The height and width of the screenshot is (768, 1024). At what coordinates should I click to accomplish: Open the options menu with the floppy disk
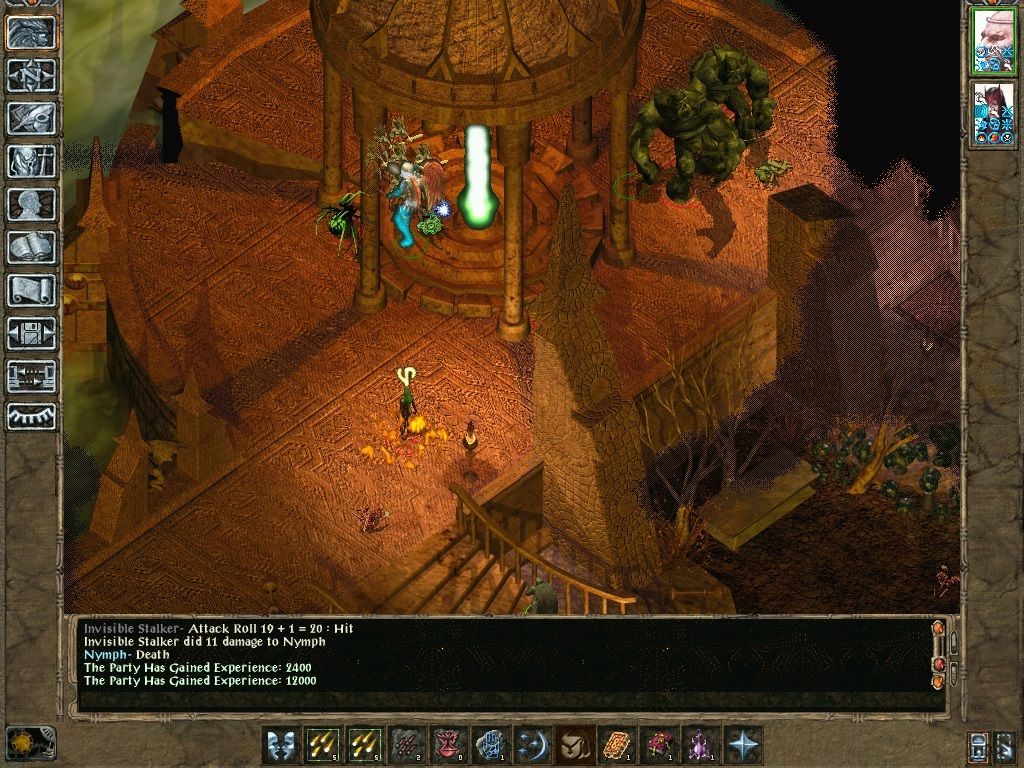pos(32,333)
